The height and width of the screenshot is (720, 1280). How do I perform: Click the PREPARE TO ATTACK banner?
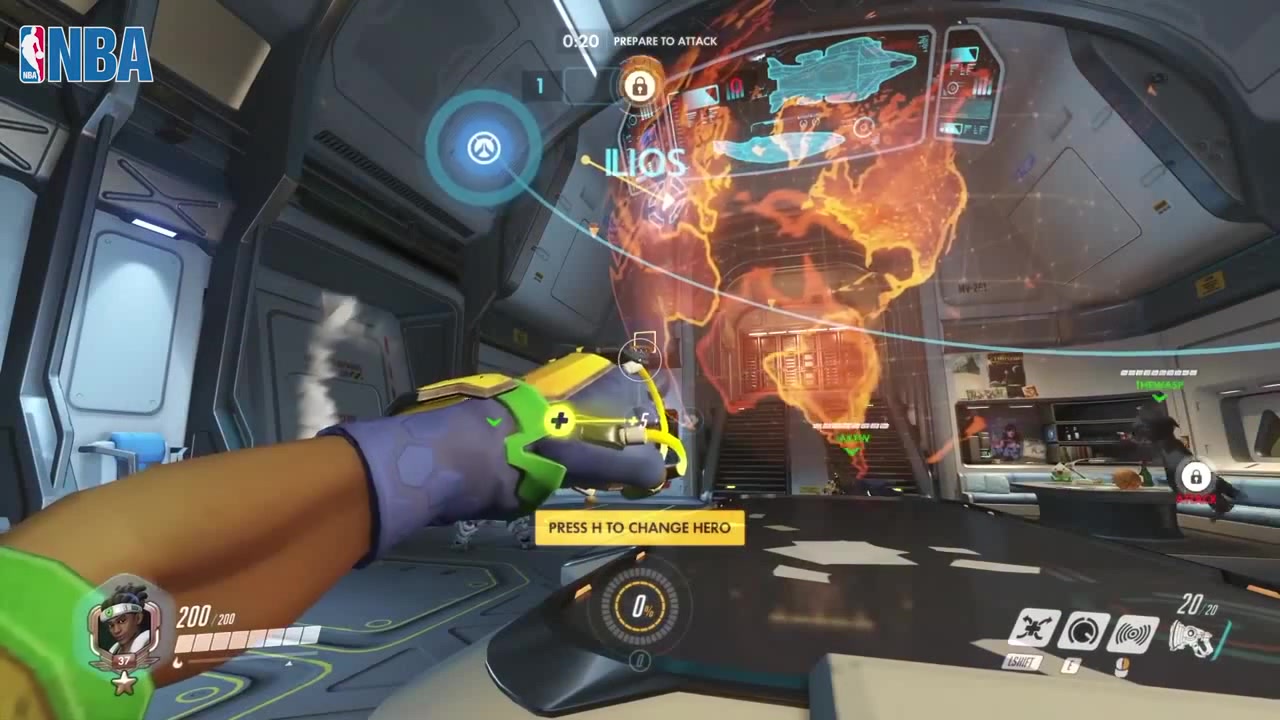click(663, 42)
